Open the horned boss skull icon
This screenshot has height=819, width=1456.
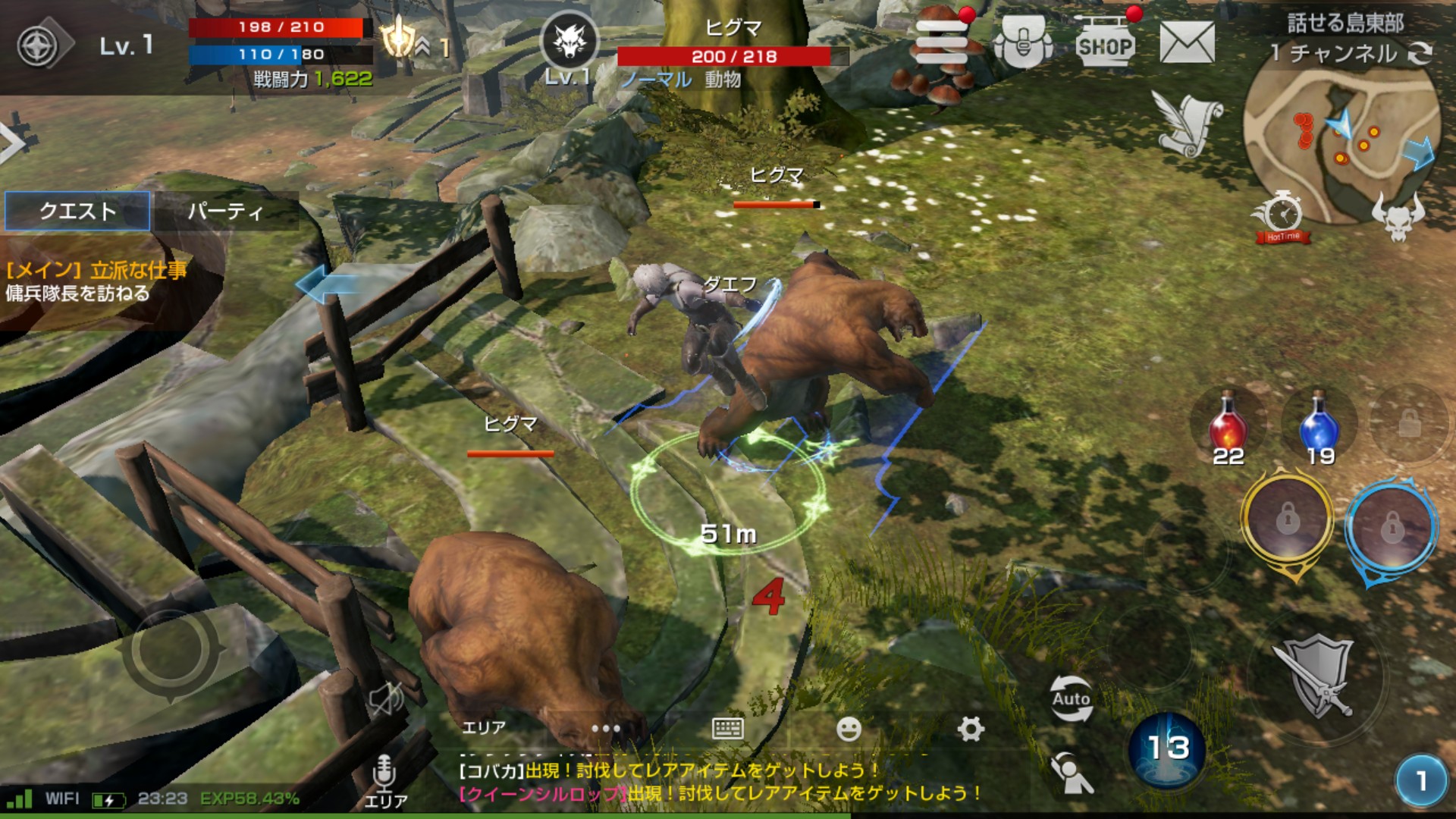[1398, 217]
